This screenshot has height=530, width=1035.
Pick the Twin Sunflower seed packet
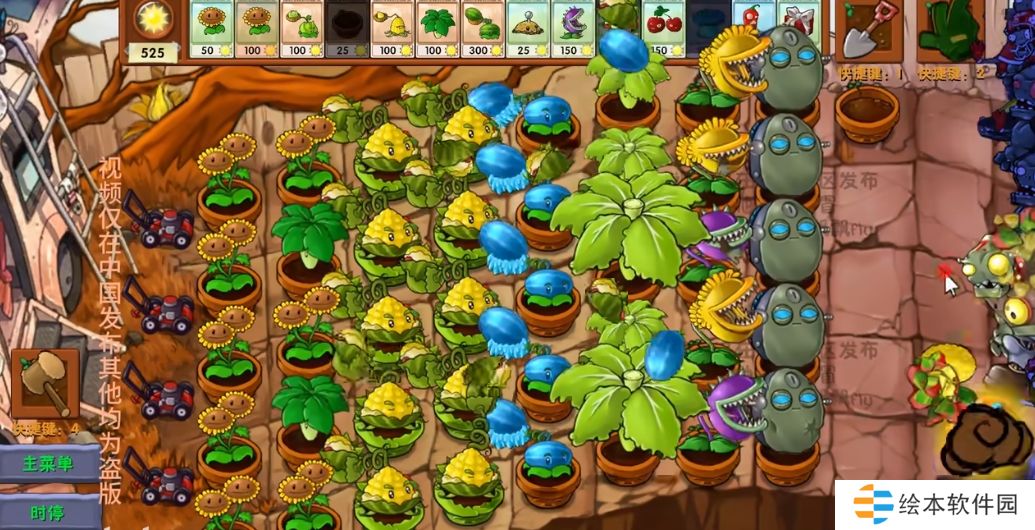256,29
